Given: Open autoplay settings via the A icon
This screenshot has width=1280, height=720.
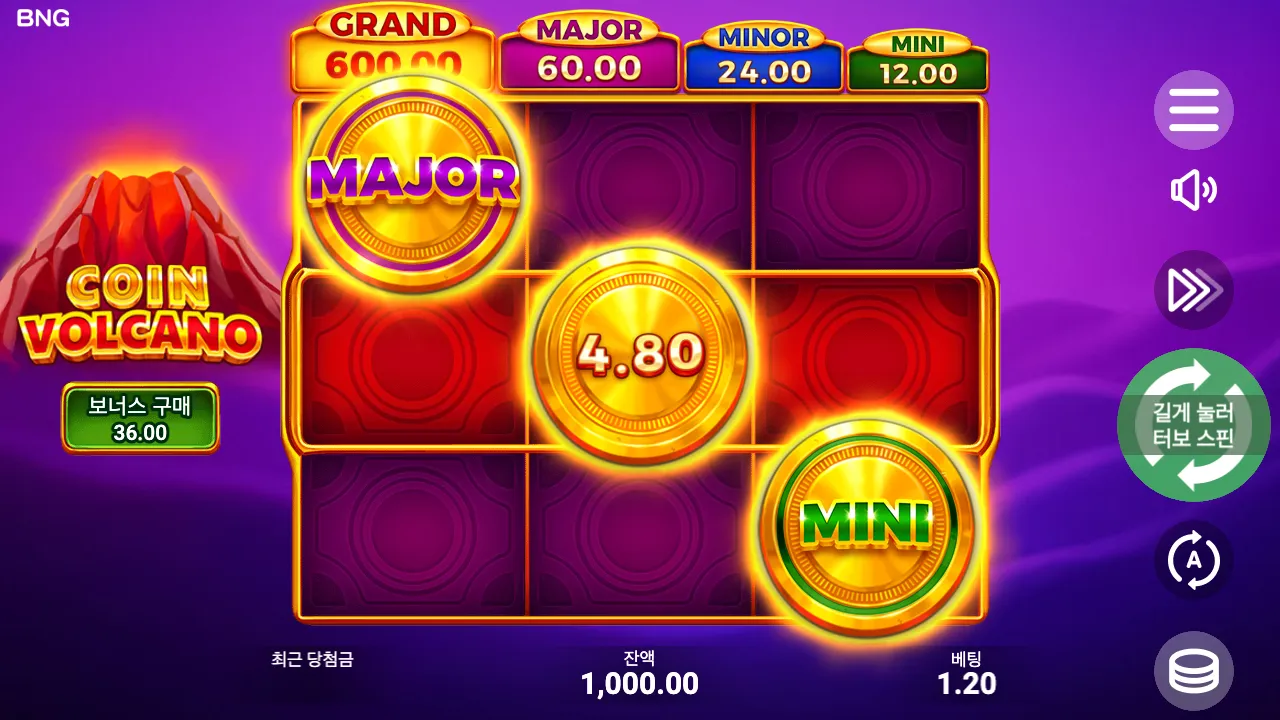Looking at the screenshot, I should point(1194,561).
